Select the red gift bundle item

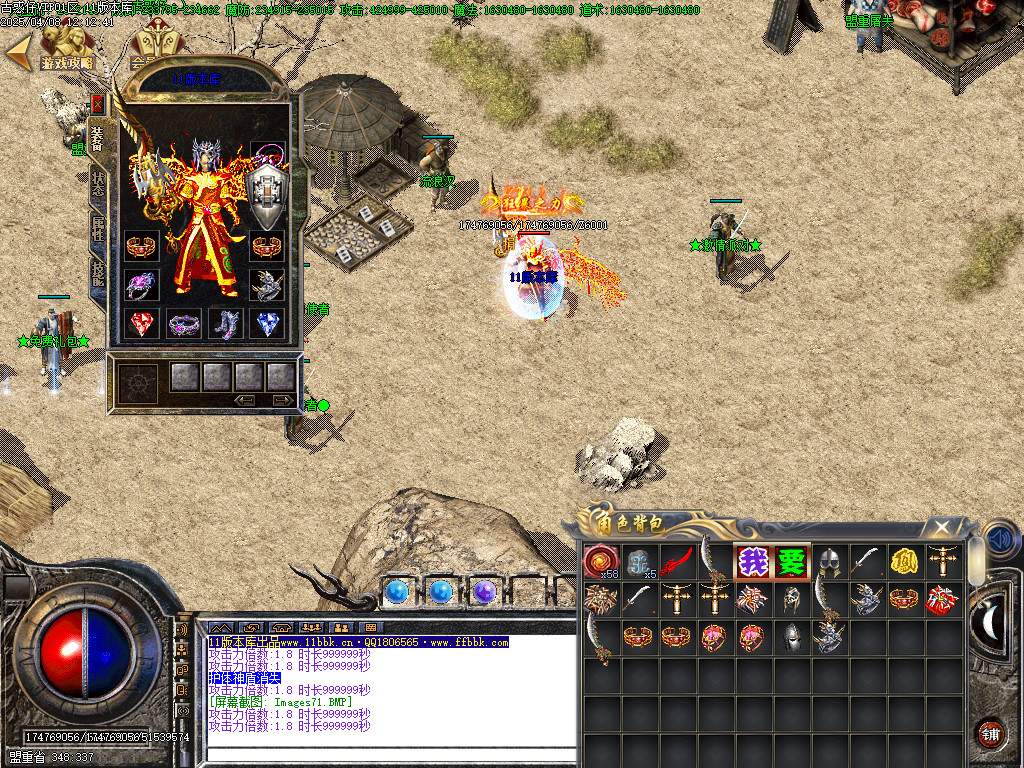tap(941, 600)
